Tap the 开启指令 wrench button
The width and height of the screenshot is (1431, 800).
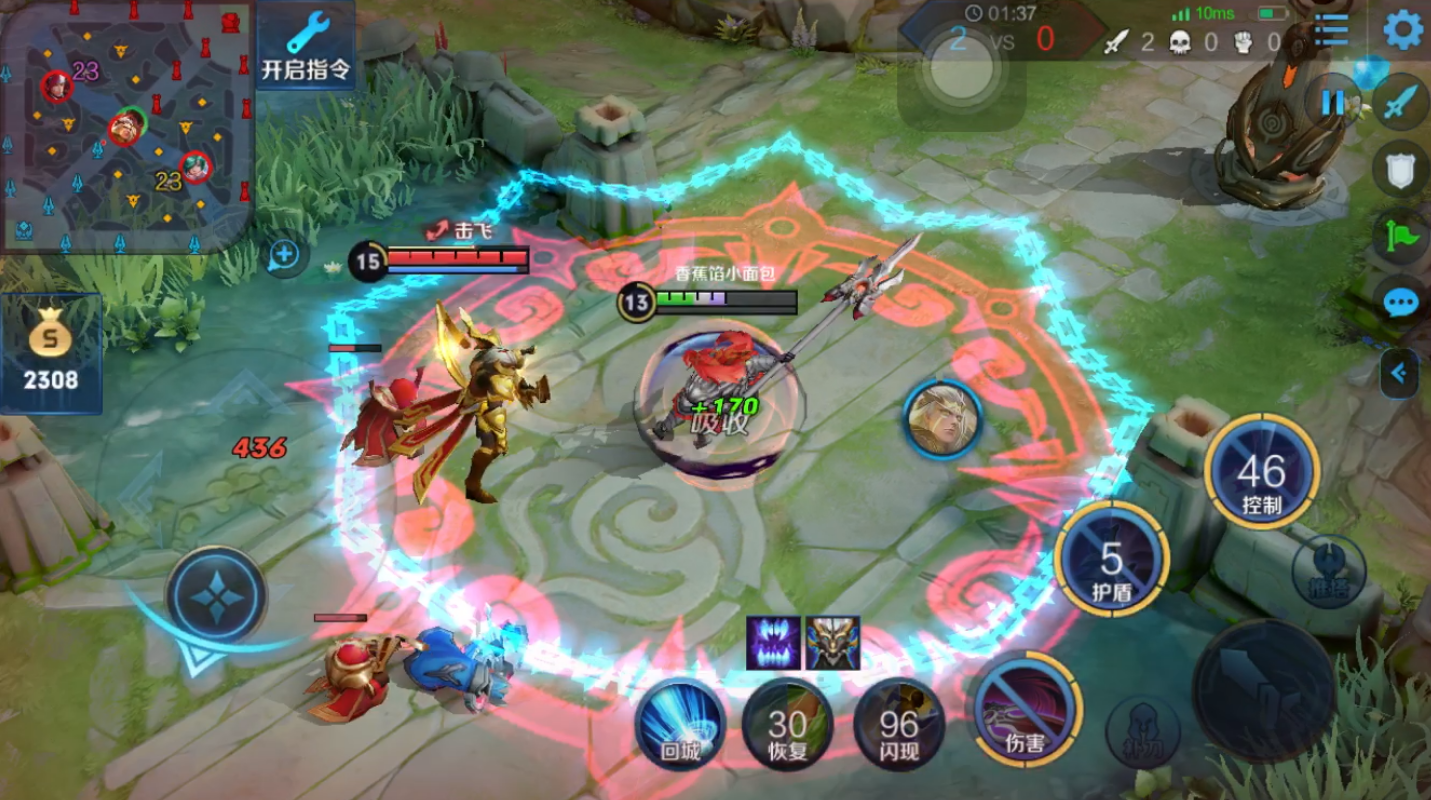[x=306, y=46]
